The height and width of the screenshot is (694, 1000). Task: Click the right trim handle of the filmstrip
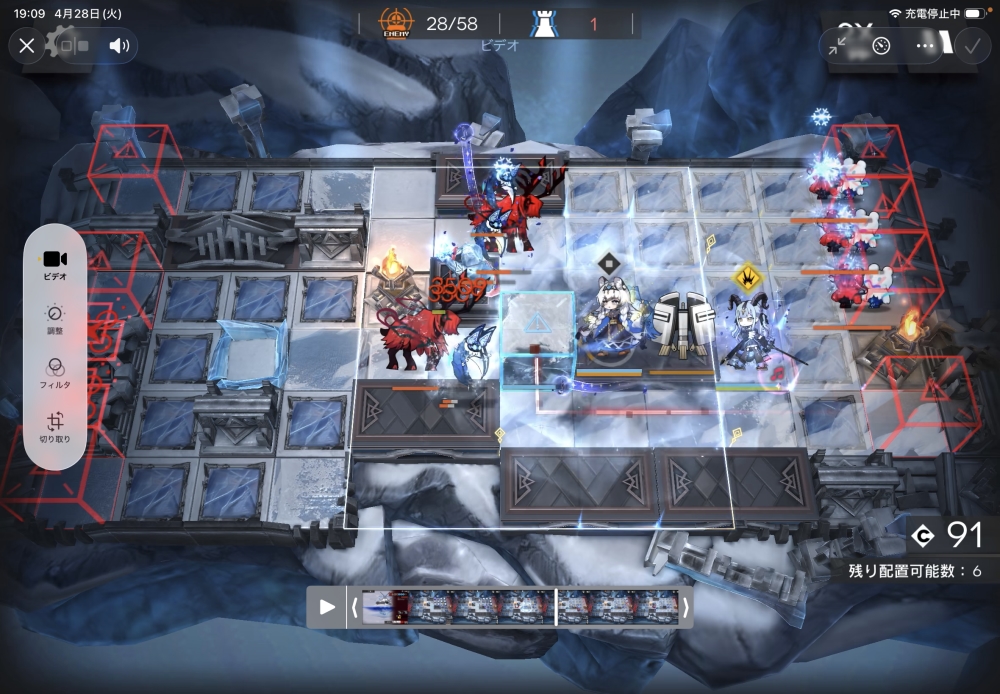tap(686, 607)
